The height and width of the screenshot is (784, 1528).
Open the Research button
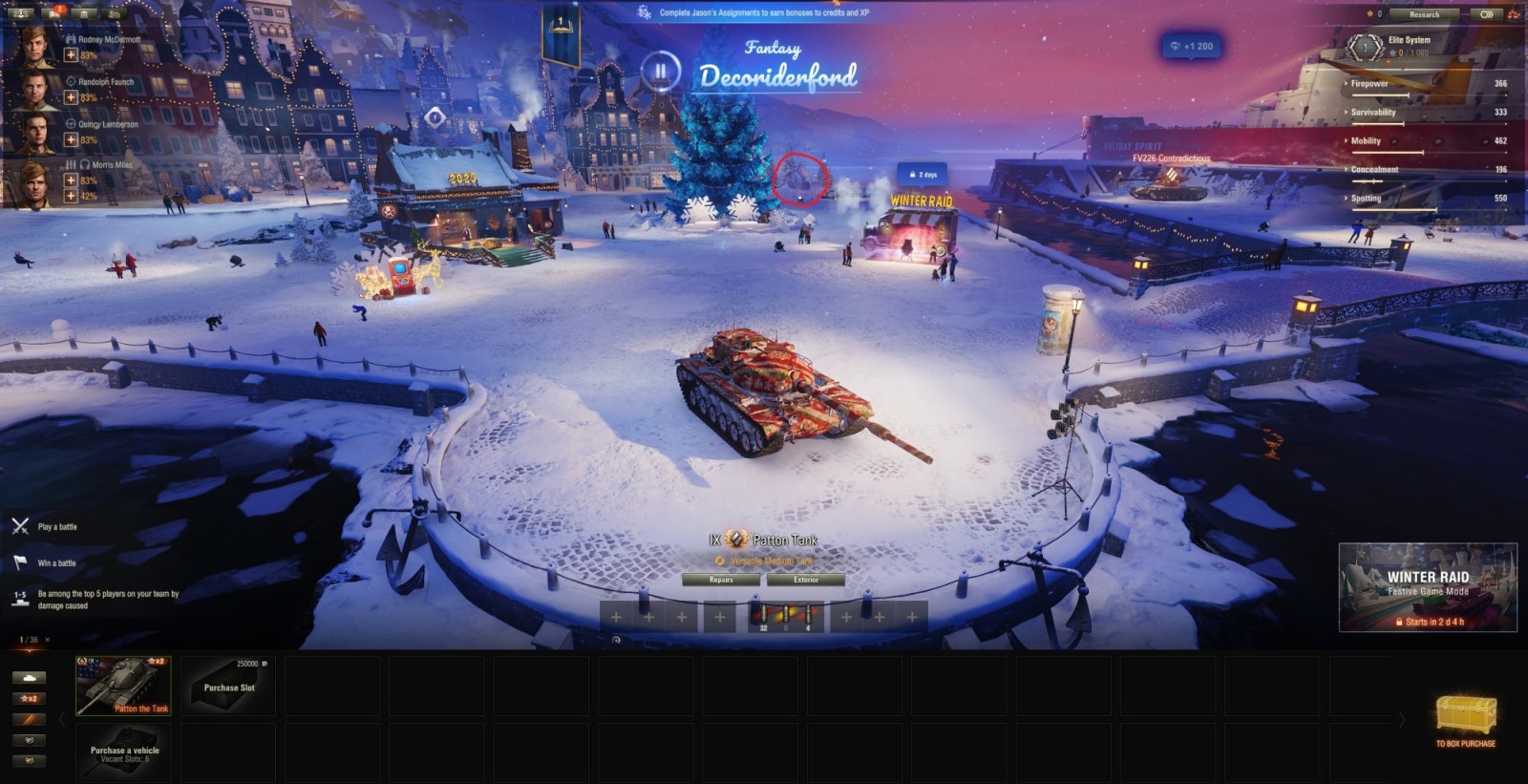pos(1424,14)
